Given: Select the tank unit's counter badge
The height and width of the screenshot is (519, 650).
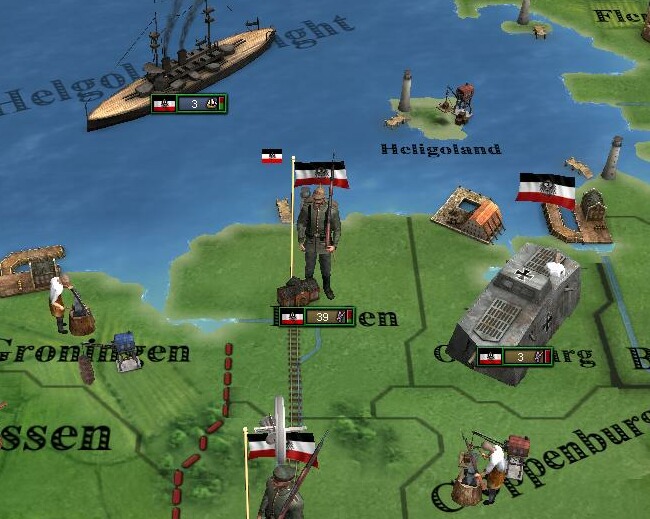Looking at the screenshot, I should pyautogui.click(x=514, y=357).
